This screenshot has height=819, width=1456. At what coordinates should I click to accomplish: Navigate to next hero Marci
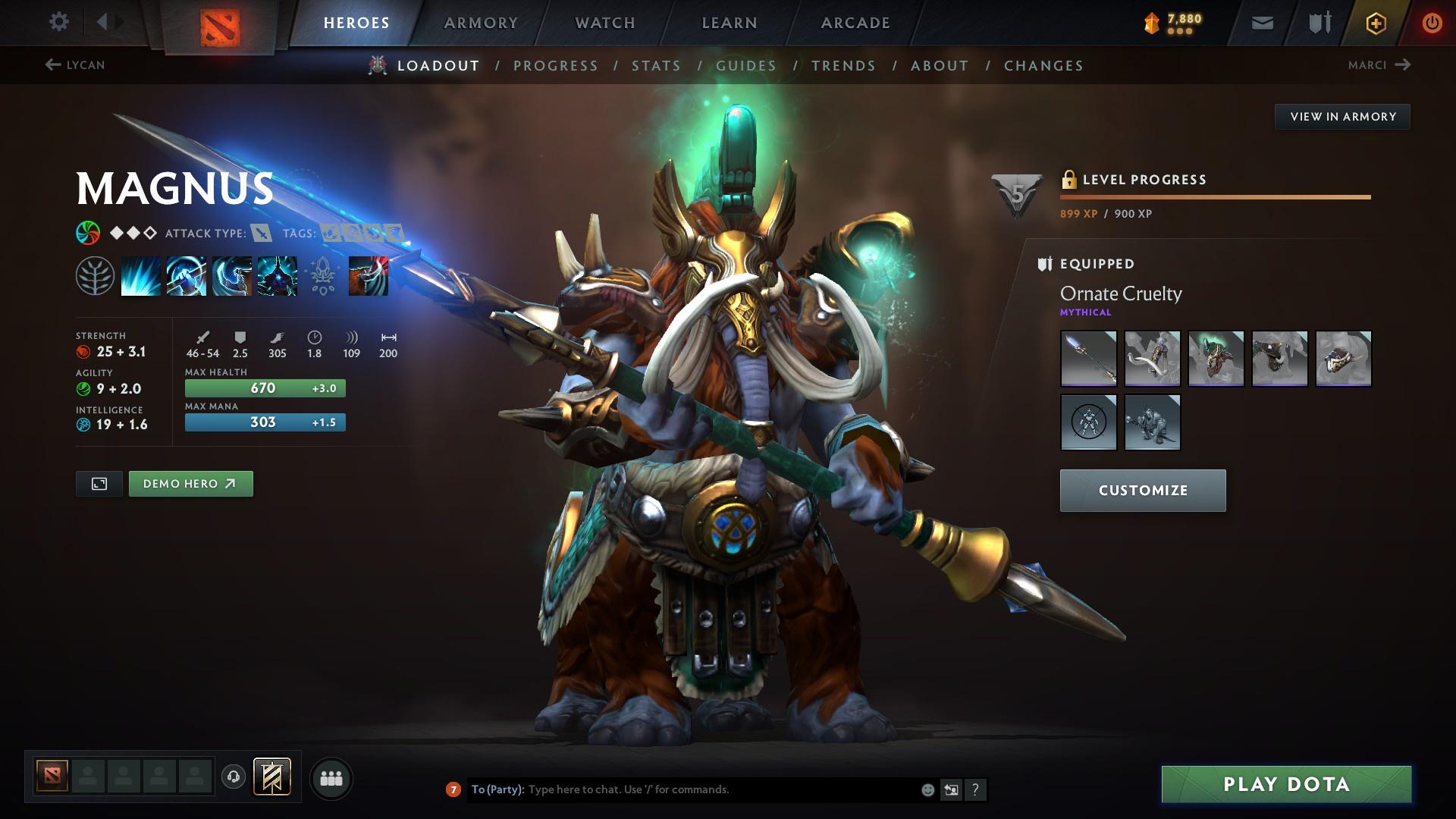(x=1379, y=65)
